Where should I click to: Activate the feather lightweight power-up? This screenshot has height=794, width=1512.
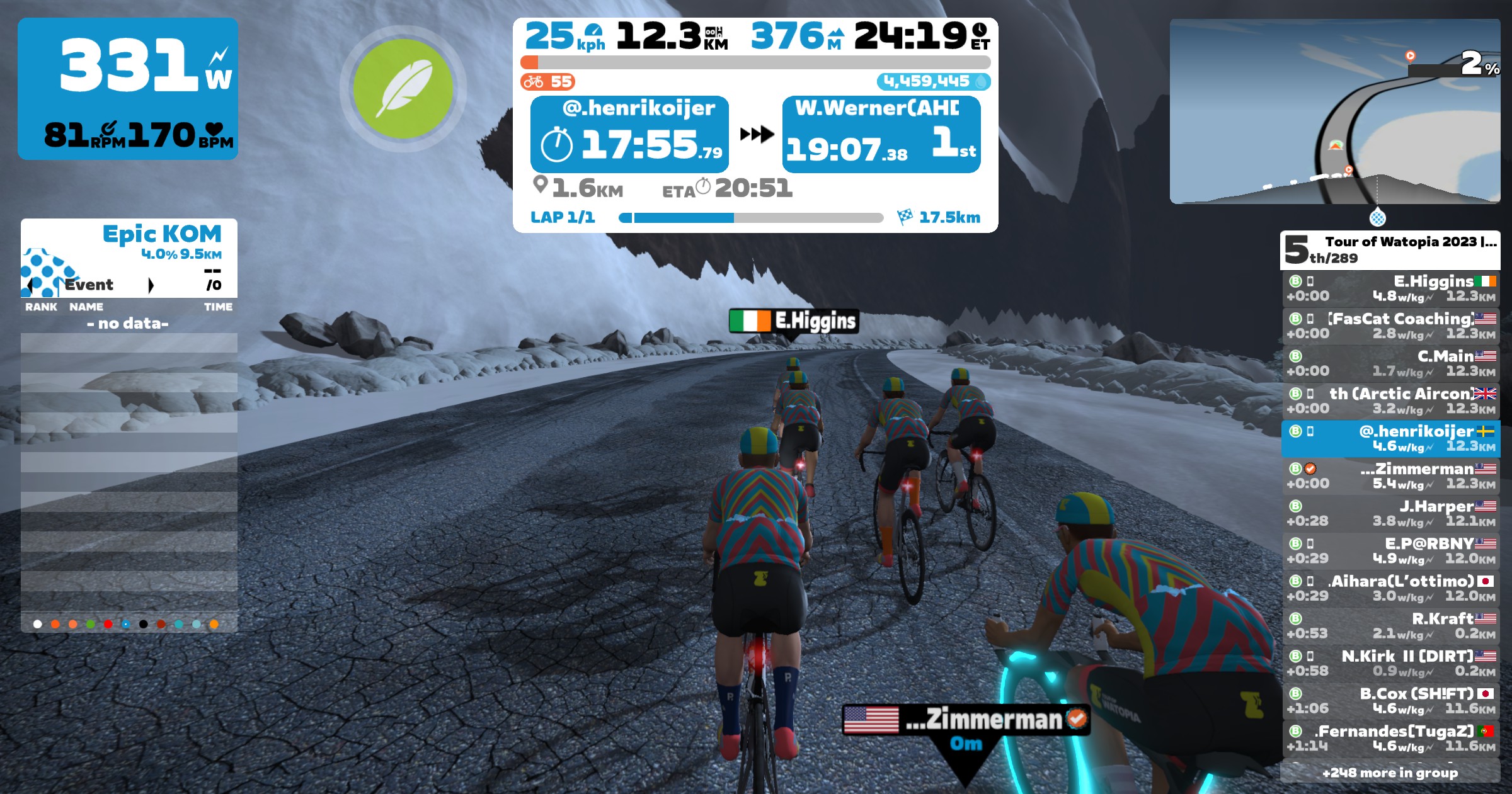[403, 89]
